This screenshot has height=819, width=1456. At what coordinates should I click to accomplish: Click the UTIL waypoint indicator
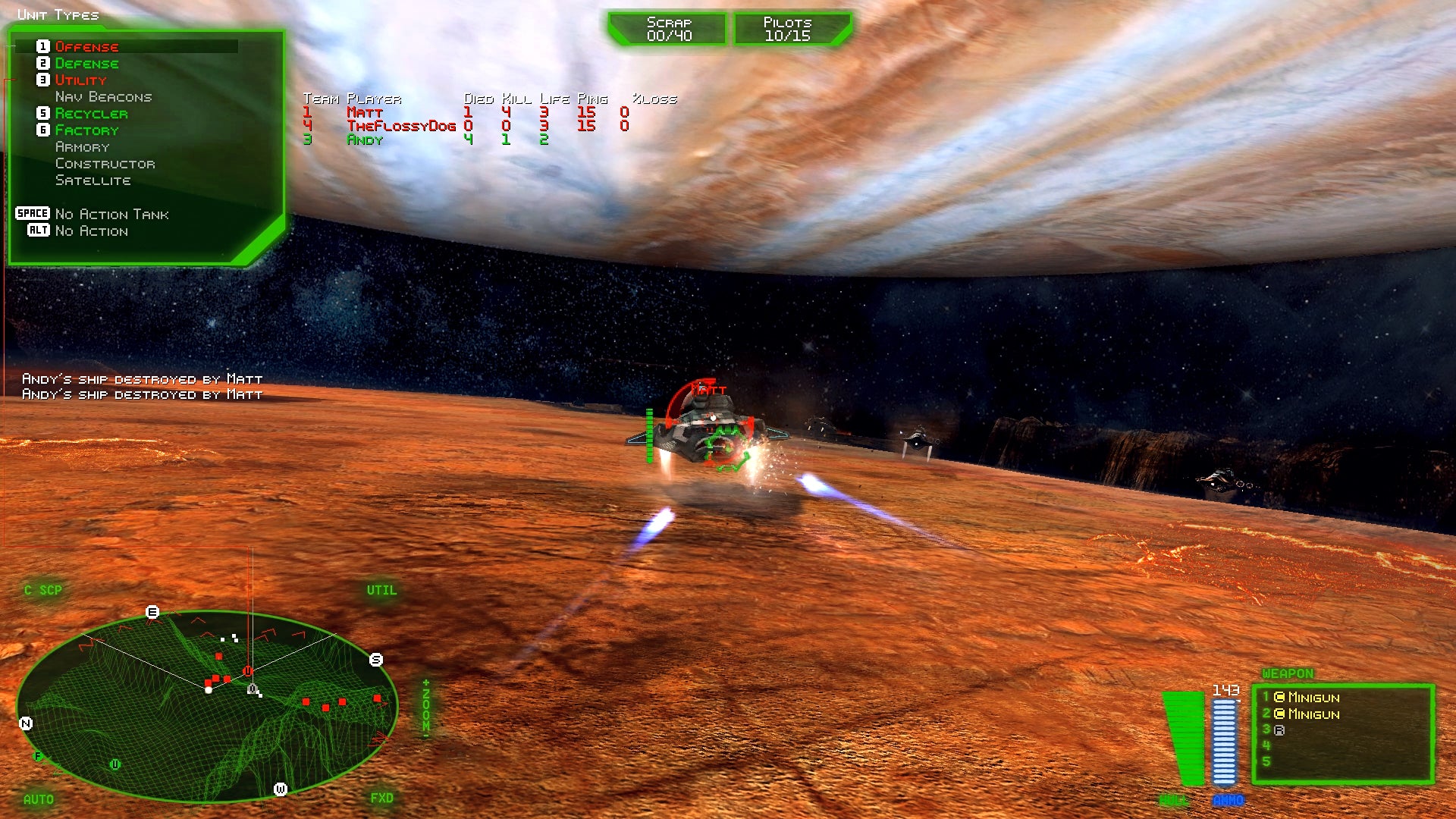tap(383, 589)
